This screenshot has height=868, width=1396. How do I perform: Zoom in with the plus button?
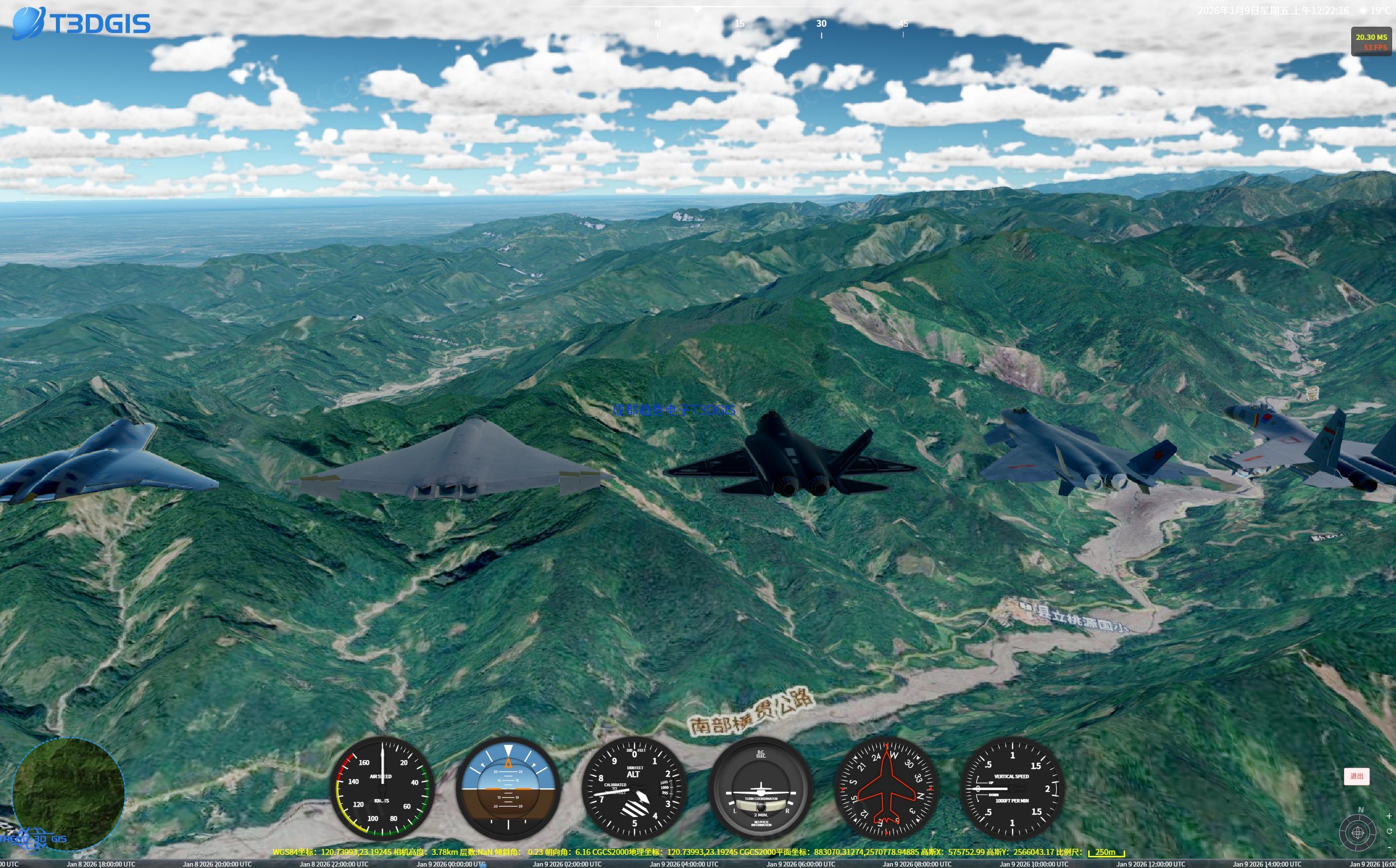point(1389,816)
